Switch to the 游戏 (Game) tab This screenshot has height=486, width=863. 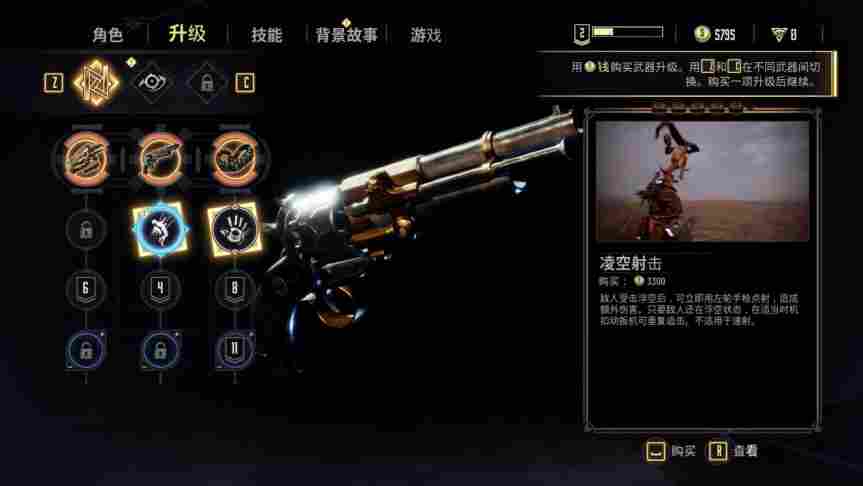(x=425, y=35)
